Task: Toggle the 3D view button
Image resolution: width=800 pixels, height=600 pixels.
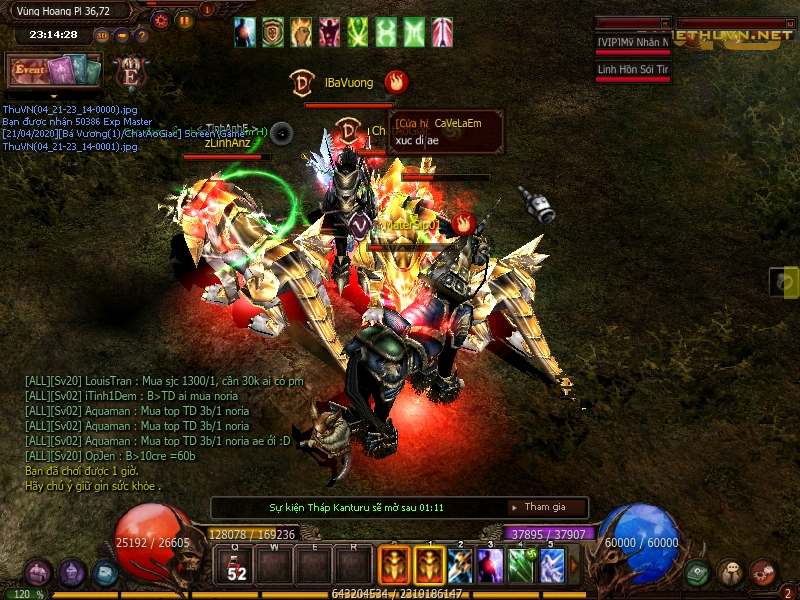Action: coord(102,35)
